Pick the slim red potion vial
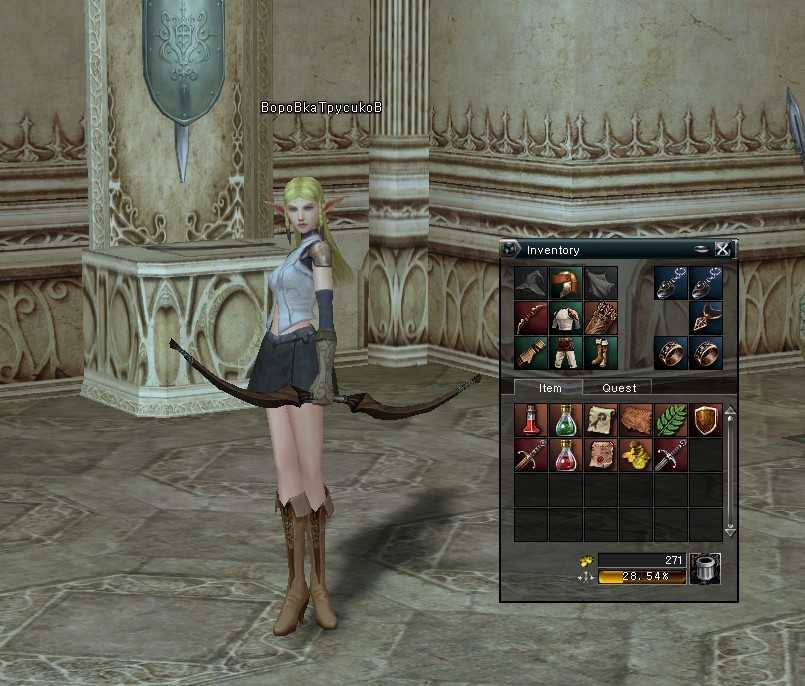805x686 pixels. [531, 420]
